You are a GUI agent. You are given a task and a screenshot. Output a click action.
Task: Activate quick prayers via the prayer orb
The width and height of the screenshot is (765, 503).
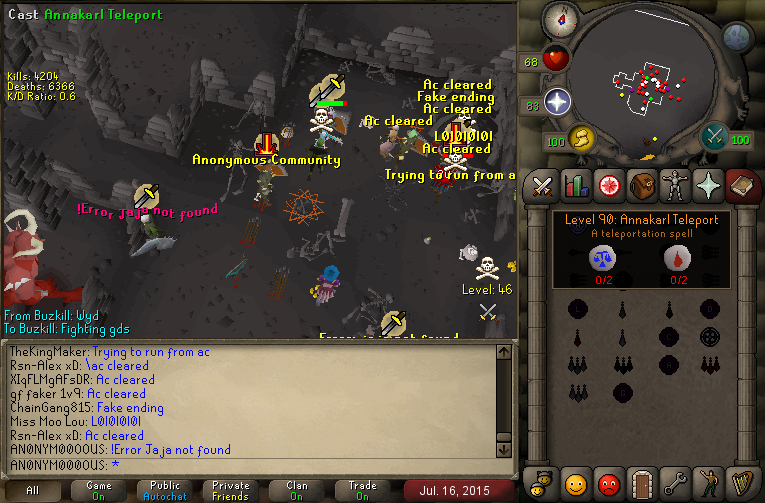[x=557, y=102]
